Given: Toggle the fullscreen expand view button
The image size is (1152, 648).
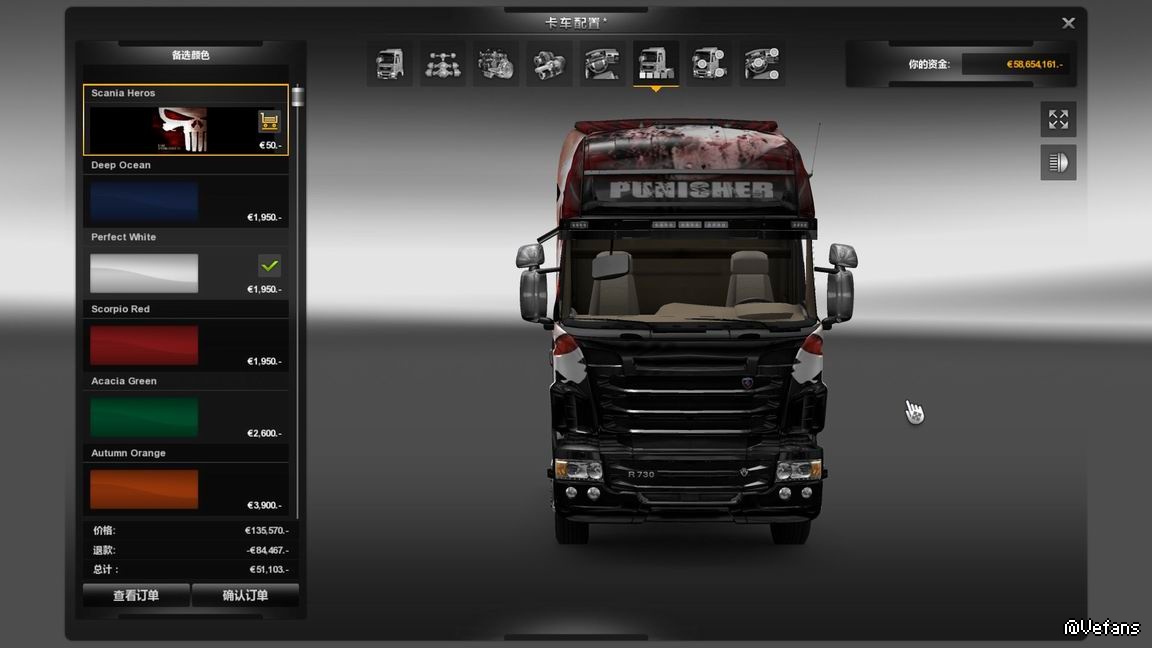Looking at the screenshot, I should point(1058,120).
